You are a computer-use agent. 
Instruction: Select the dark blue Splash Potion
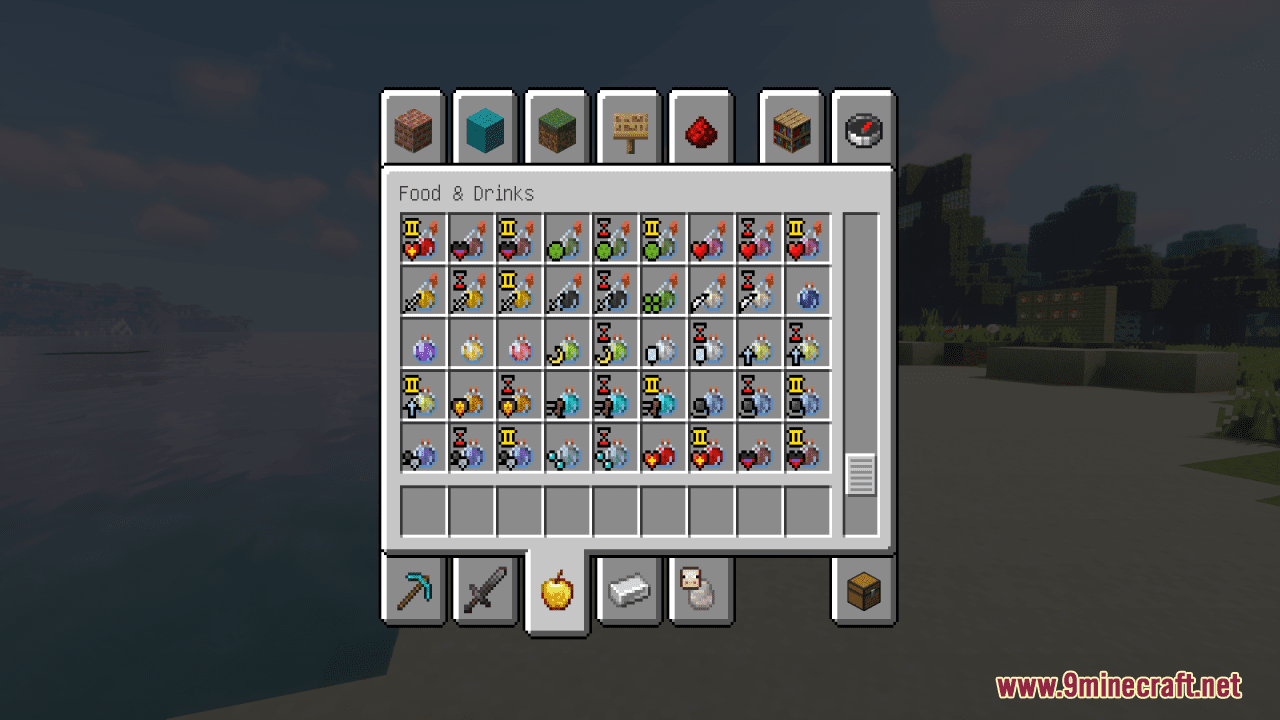[803, 291]
